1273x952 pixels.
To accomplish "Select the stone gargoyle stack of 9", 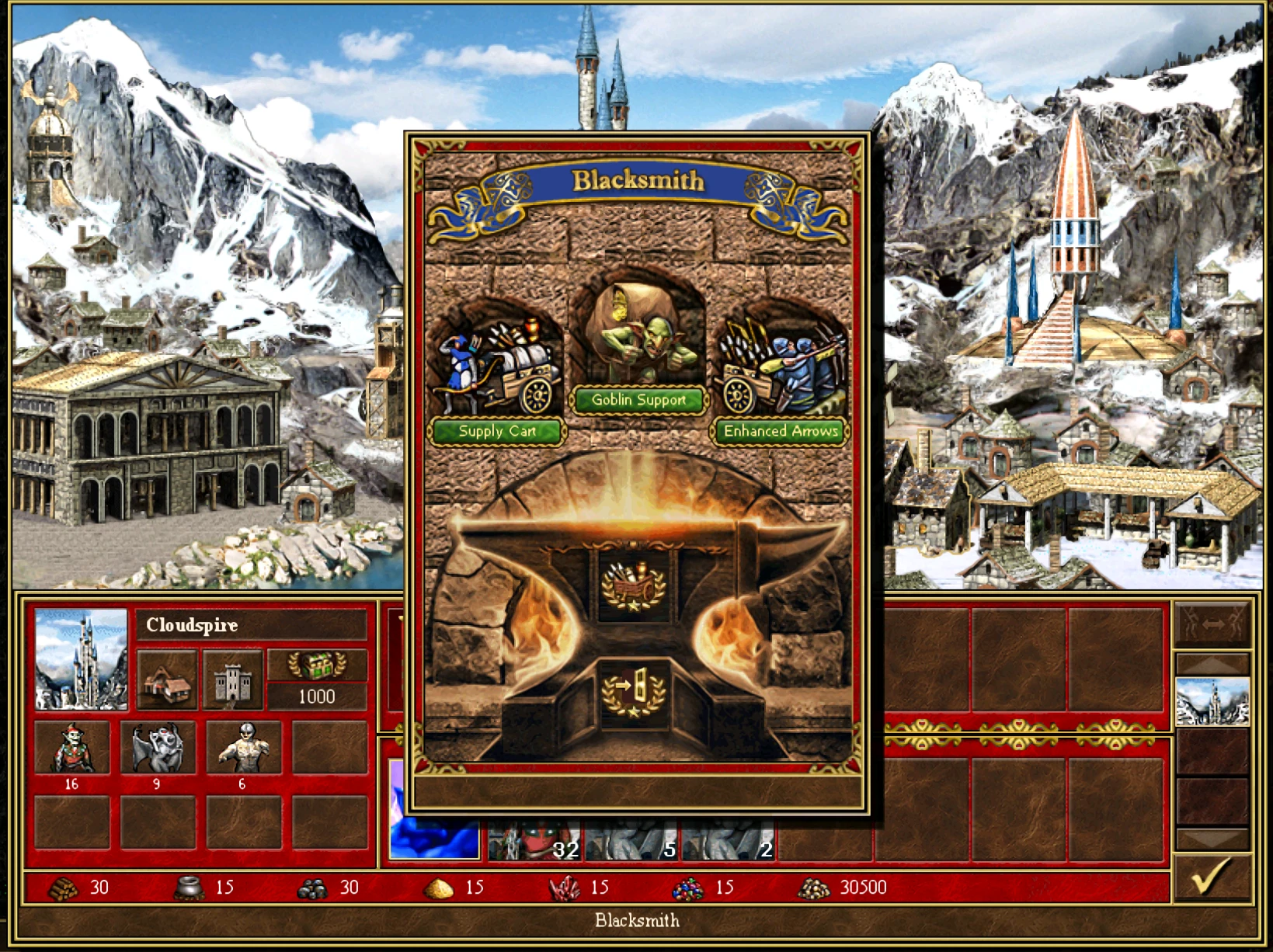I will 158,748.
